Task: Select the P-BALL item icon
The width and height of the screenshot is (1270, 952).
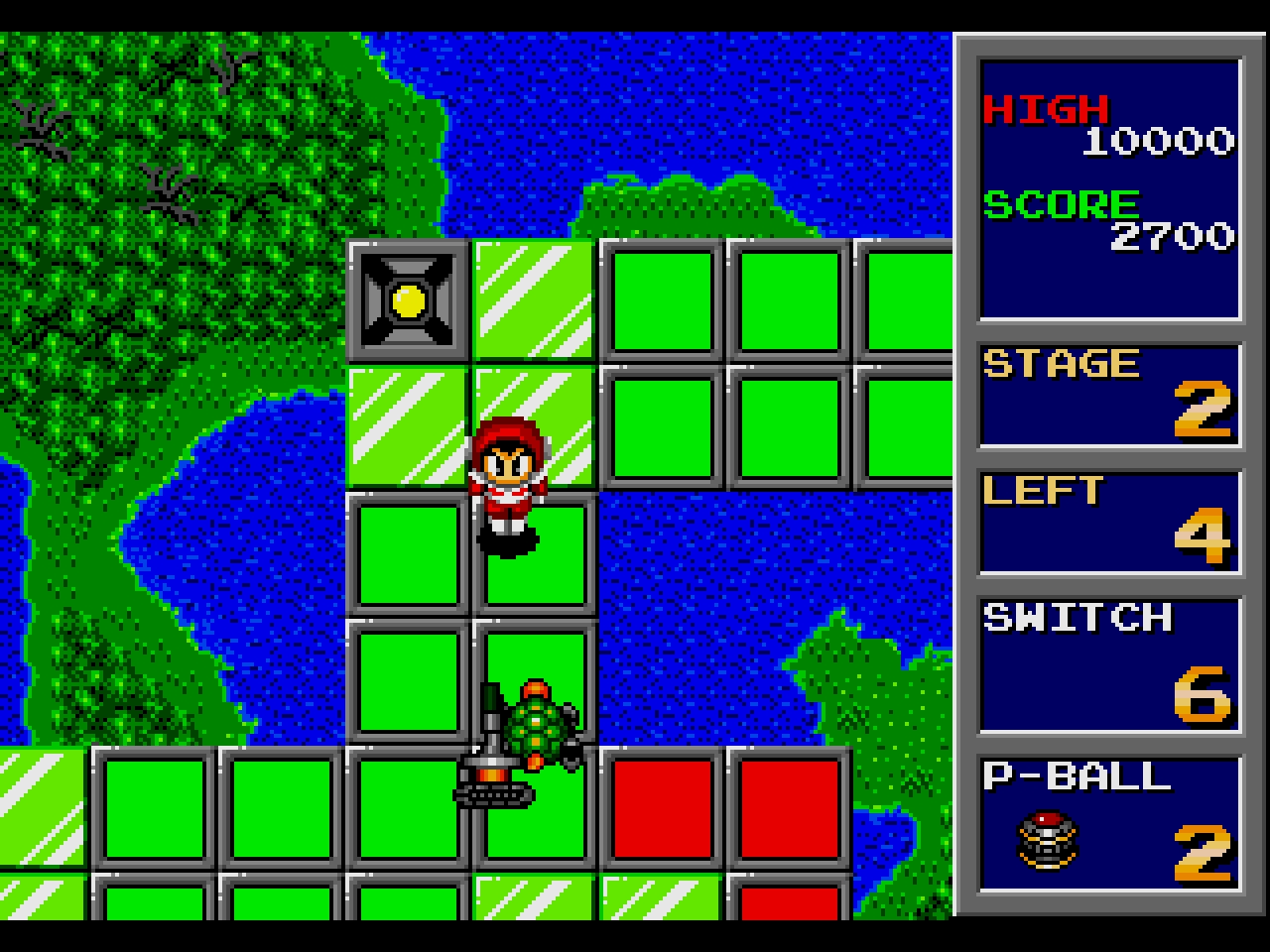Action: 1048,841
